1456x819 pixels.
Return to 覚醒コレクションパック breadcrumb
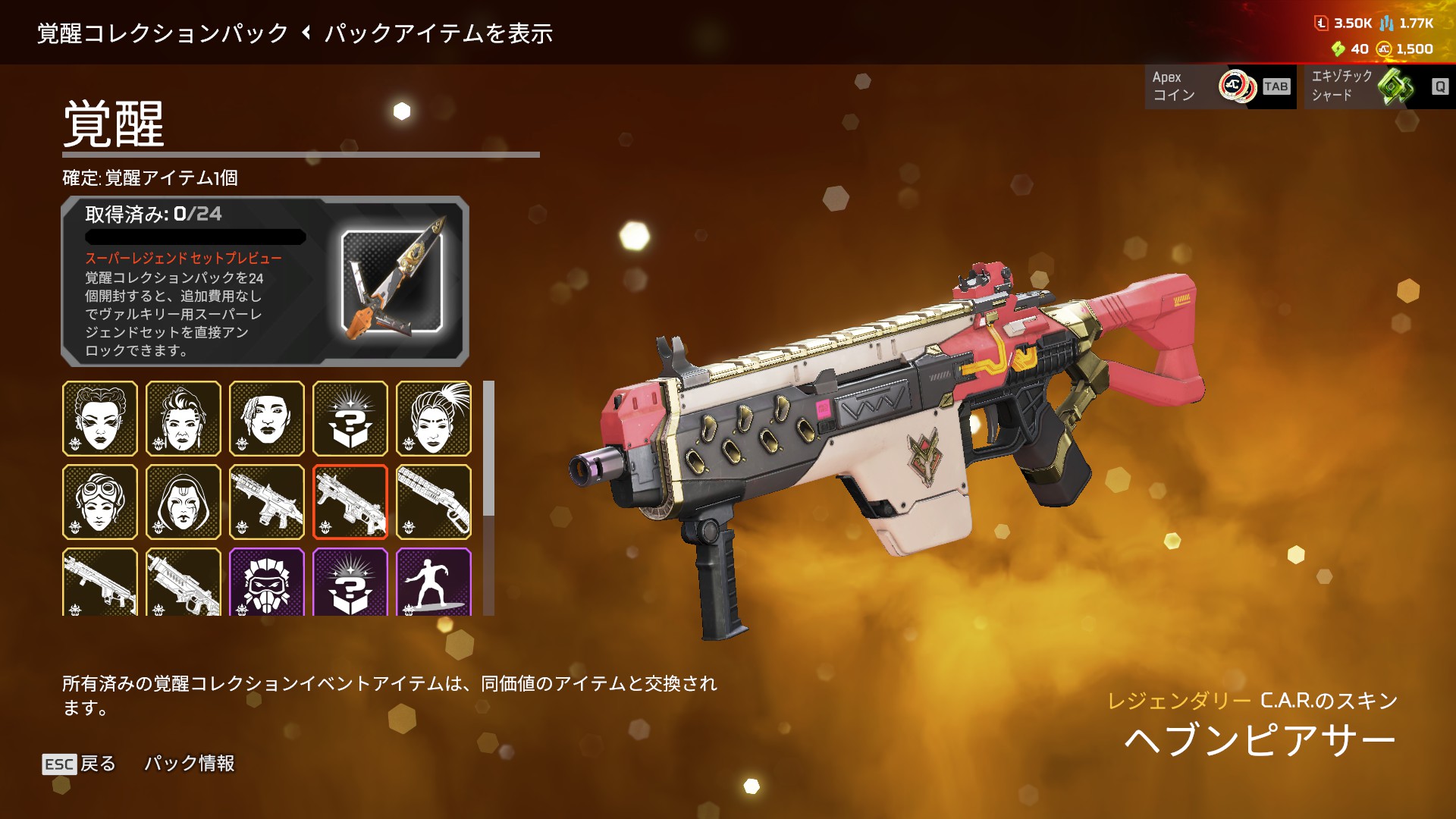[x=163, y=33]
